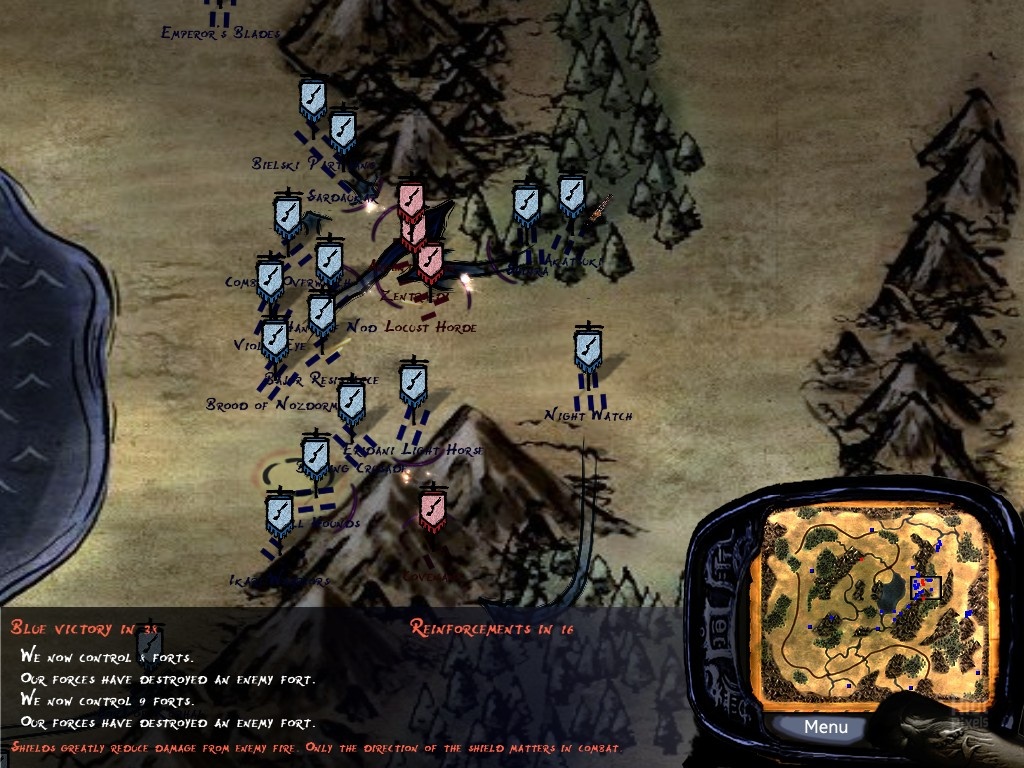The image size is (1024, 768).
Task: Pick the Bielski Partisans unit banner
Action: [x=313, y=100]
